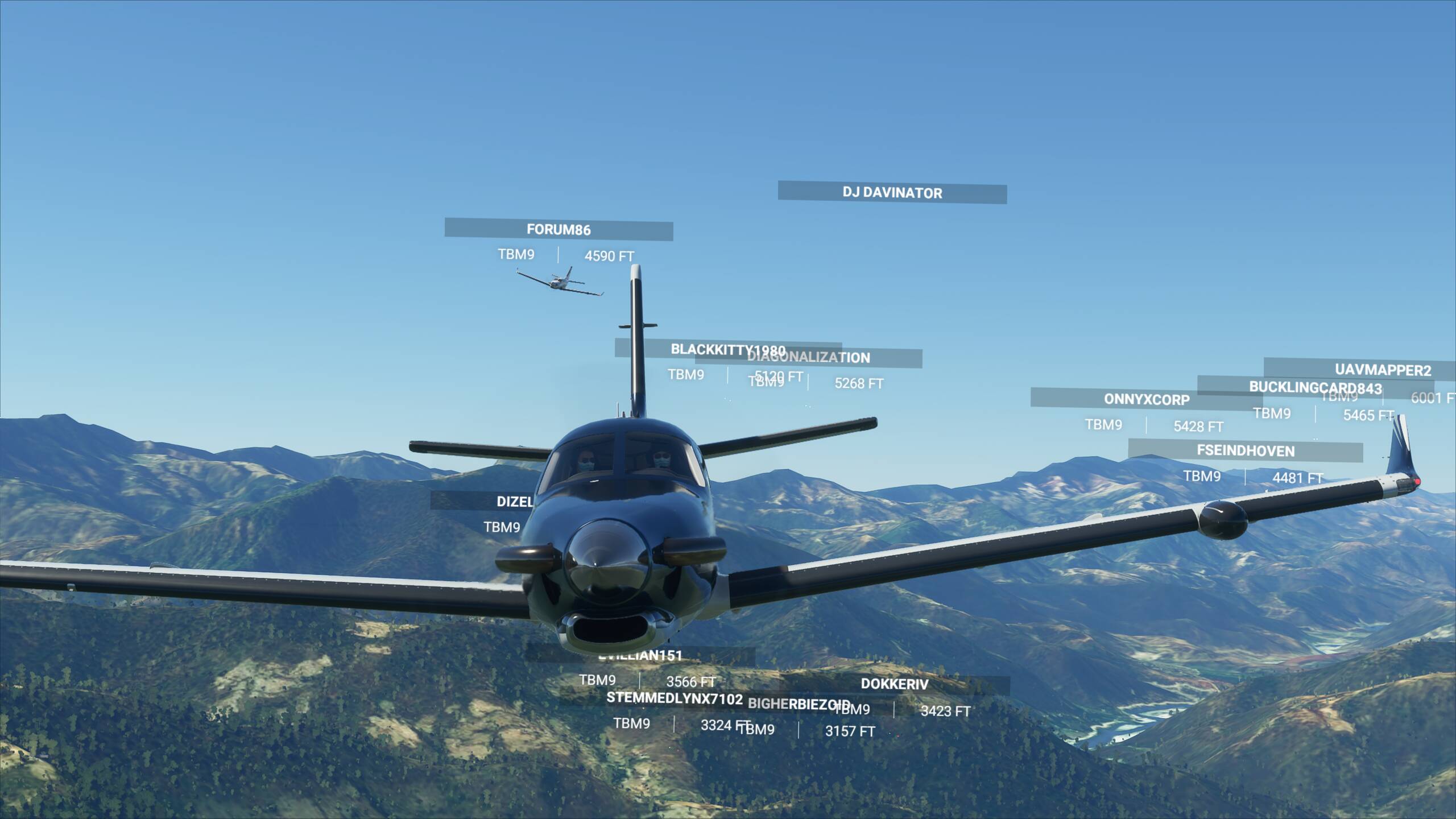Image resolution: width=1456 pixels, height=819 pixels.
Task: Choose the ONNYXCORP nameplate
Action: 1146,399
